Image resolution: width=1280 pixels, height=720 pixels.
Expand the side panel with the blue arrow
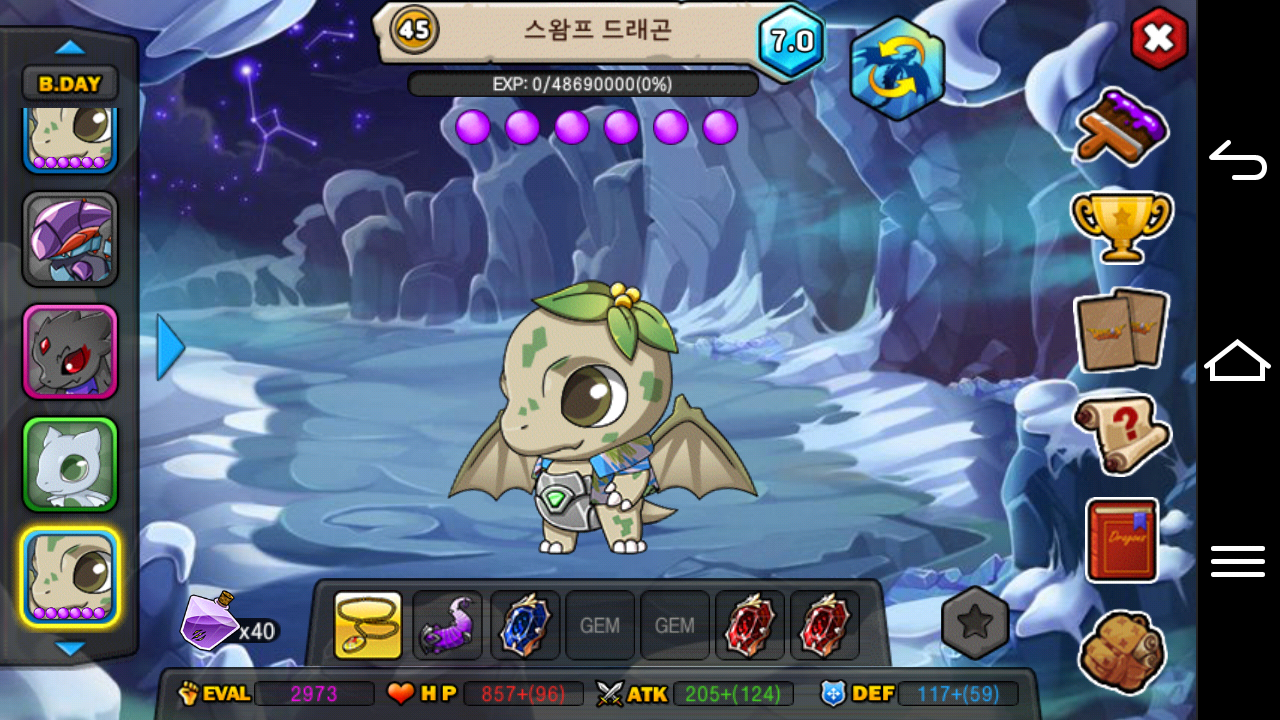[x=171, y=348]
